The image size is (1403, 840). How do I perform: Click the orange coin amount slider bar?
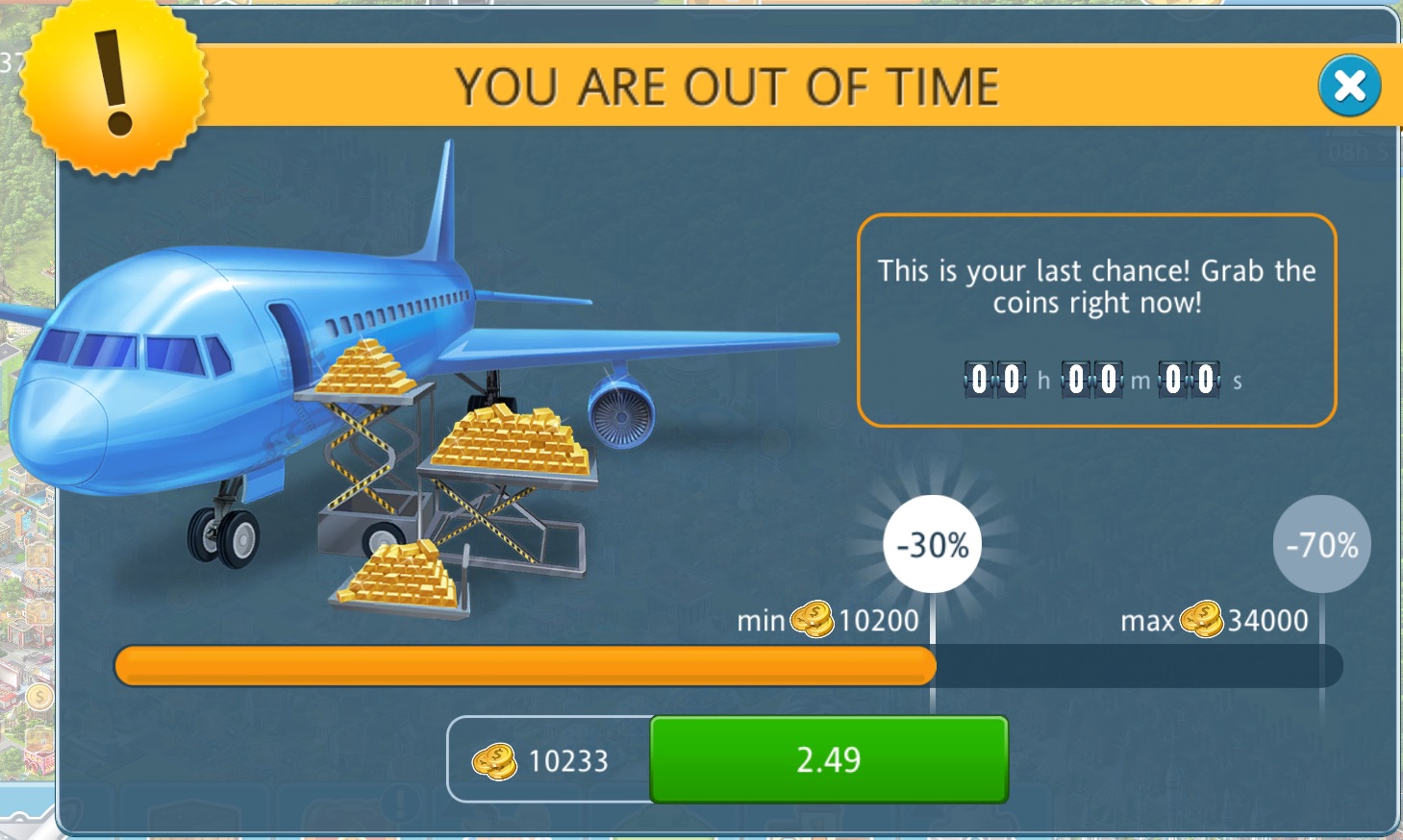point(525,666)
